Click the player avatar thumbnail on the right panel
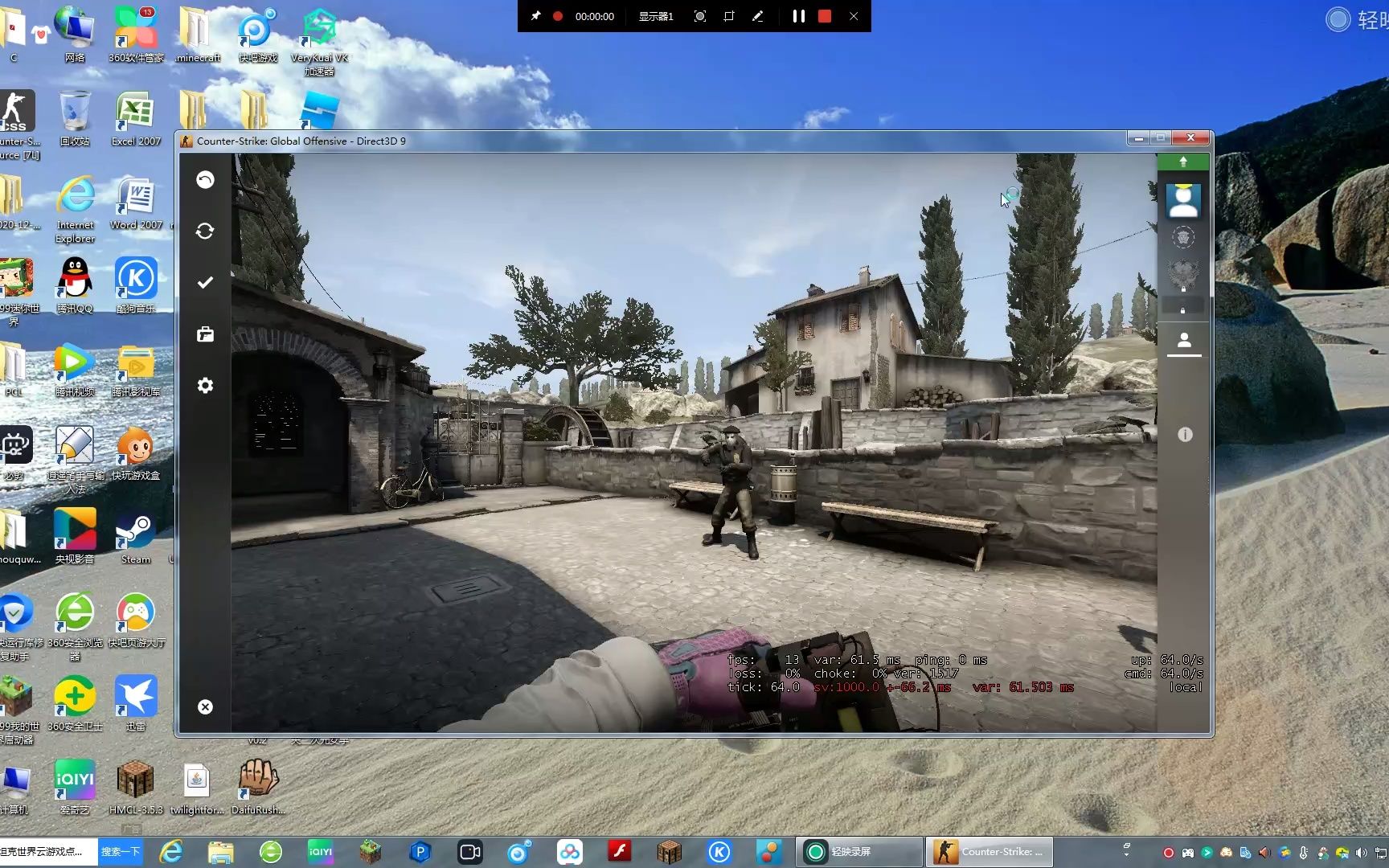 tap(1183, 199)
